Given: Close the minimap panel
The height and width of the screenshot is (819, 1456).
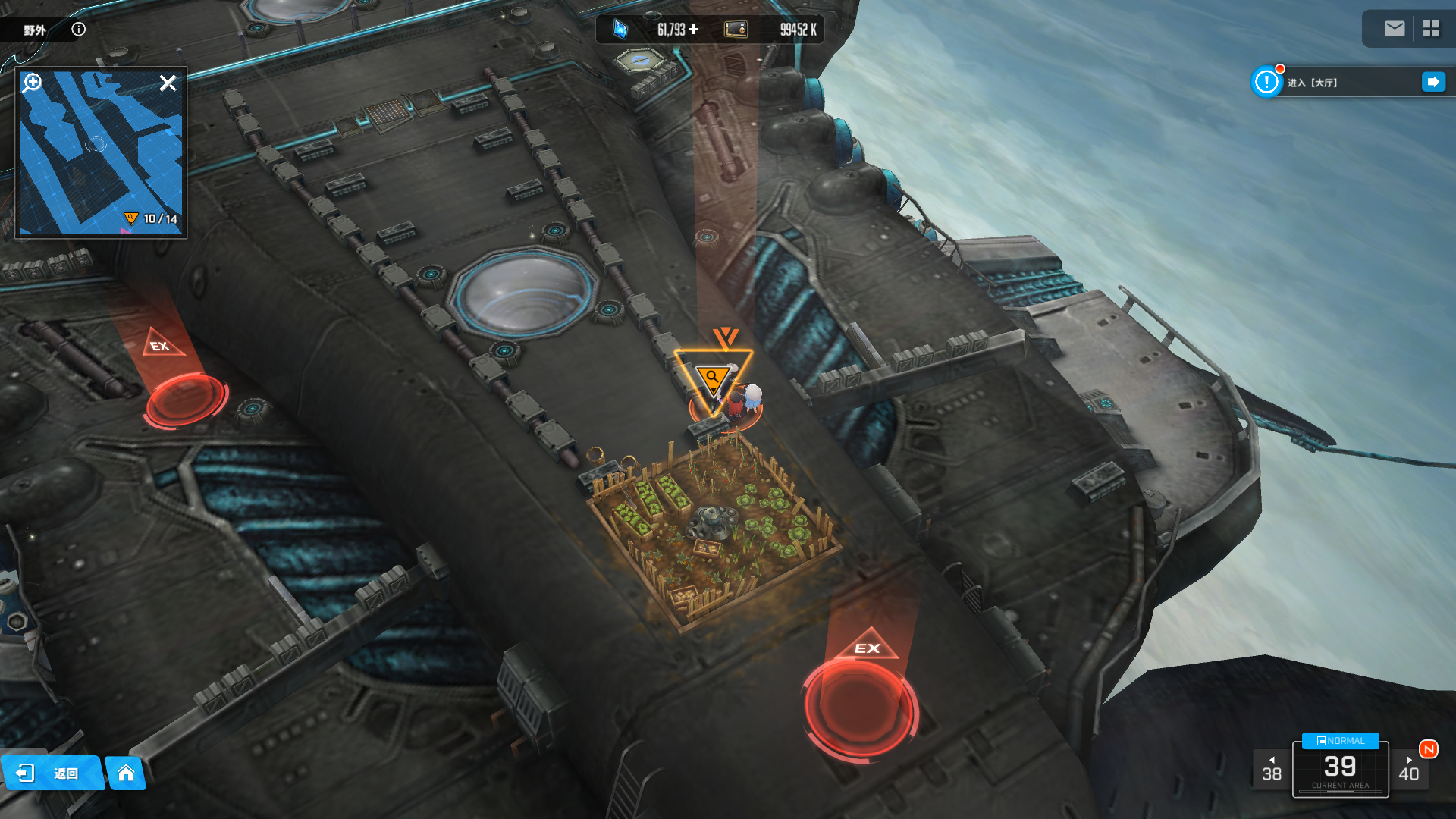Looking at the screenshot, I should coord(168,83).
